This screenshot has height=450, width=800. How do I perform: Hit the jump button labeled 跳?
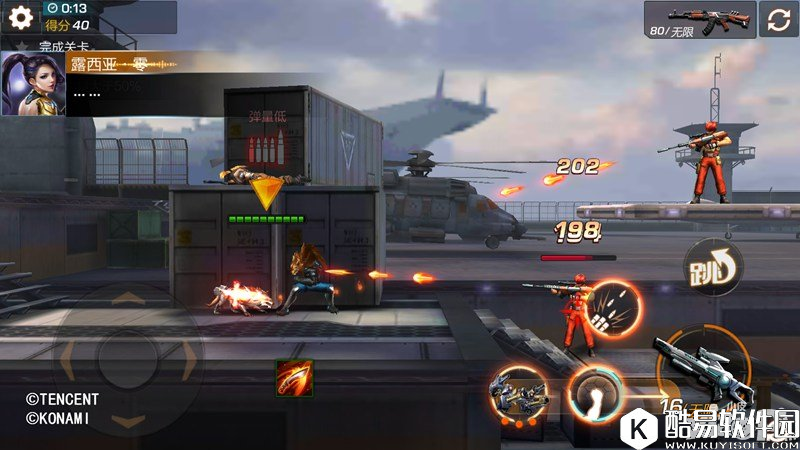[711, 268]
